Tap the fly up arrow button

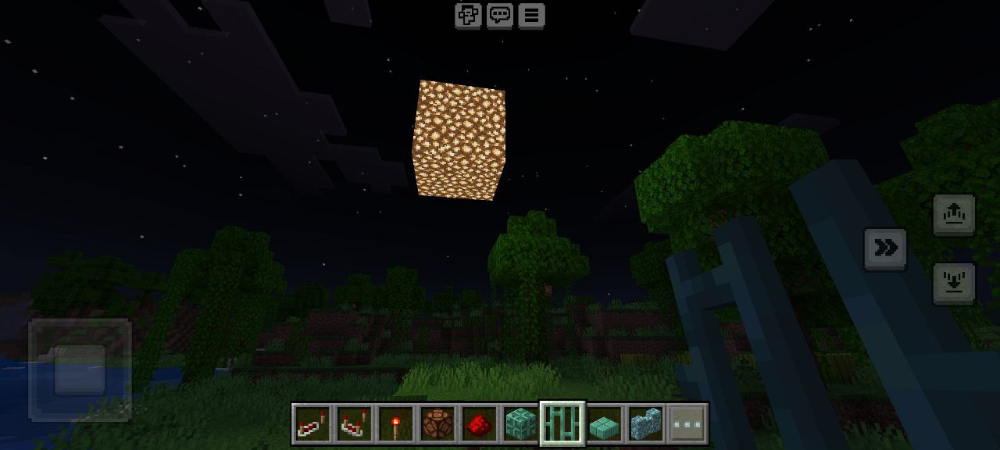pos(953,214)
